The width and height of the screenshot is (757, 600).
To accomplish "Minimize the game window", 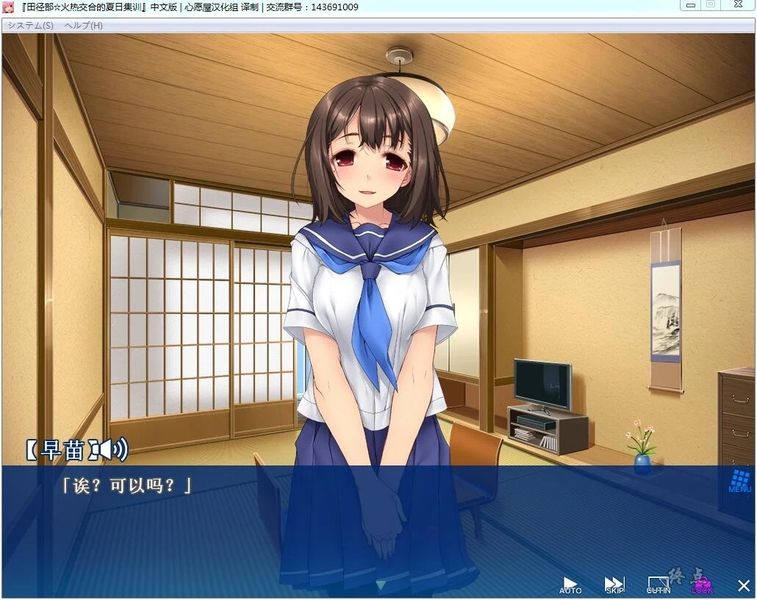I will click(688, 5).
